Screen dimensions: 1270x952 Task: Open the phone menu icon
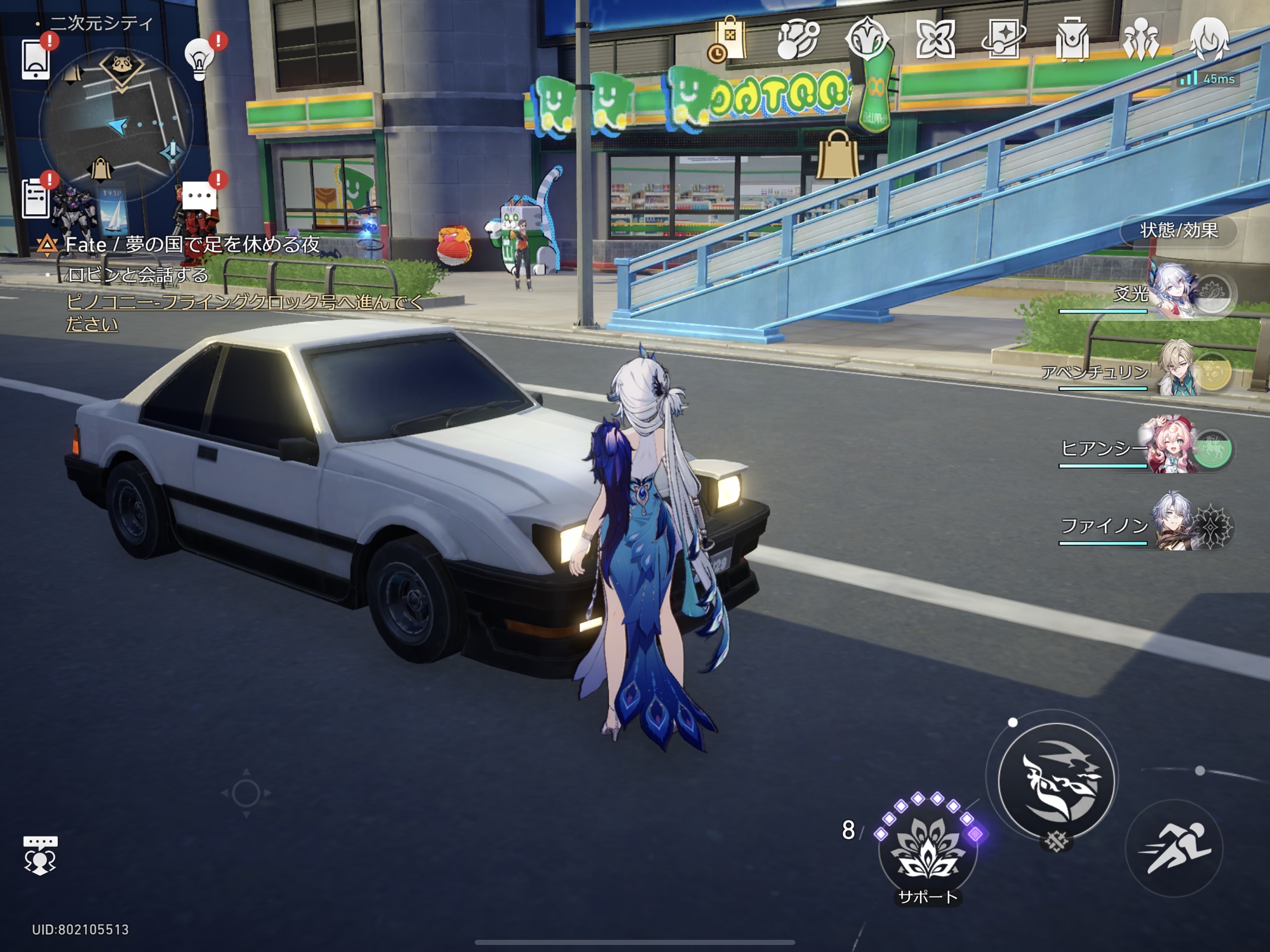pos(36,59)
